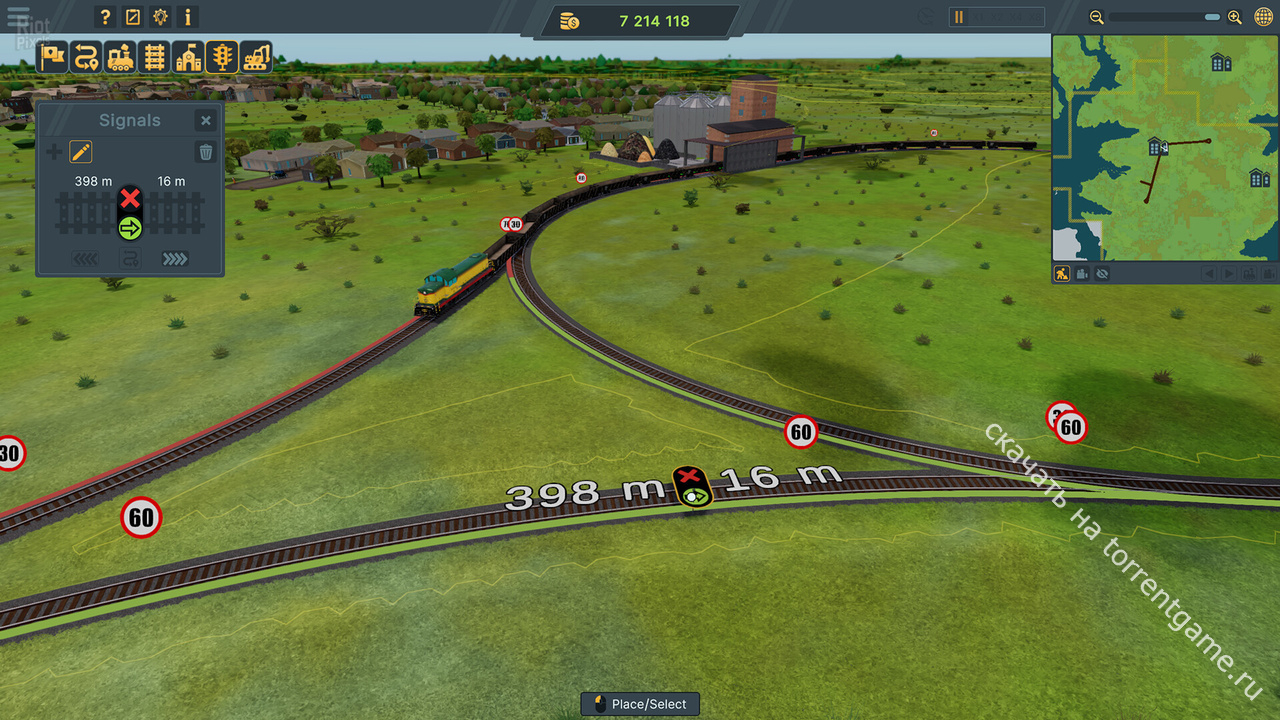Open the notes and tasks icon
1280x720 pixels.
(x=133, y=17)
